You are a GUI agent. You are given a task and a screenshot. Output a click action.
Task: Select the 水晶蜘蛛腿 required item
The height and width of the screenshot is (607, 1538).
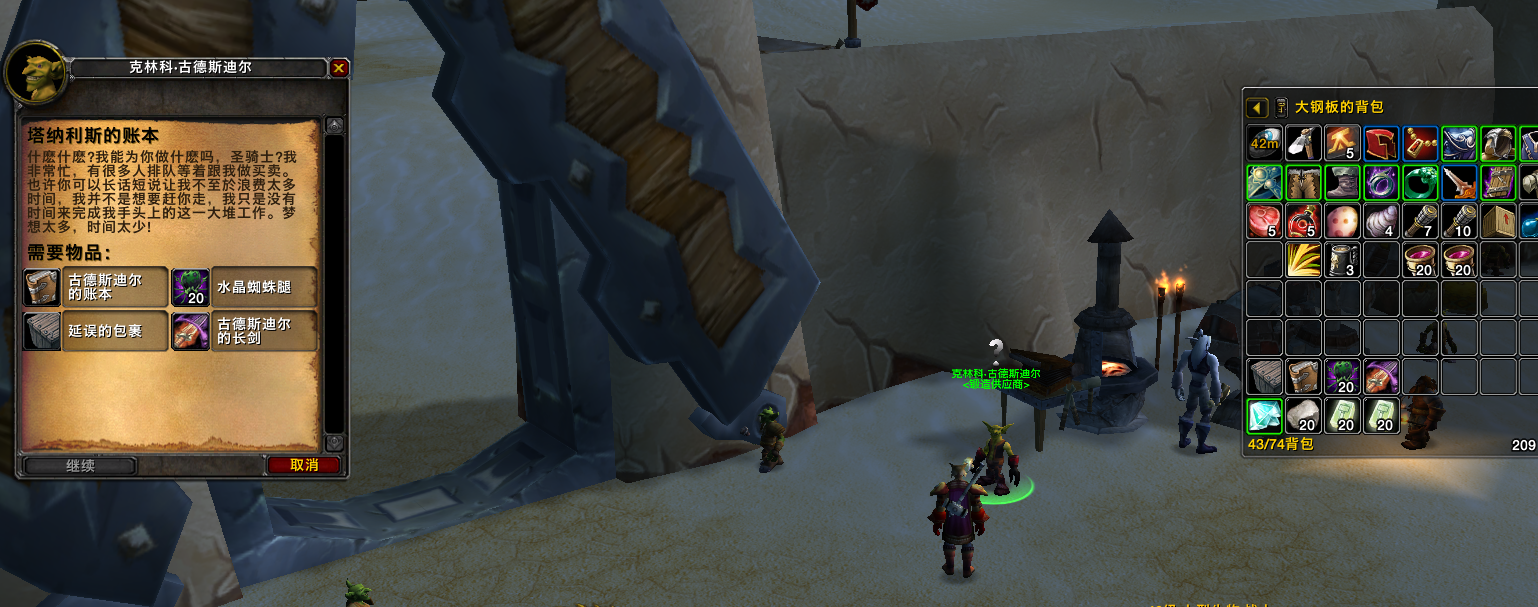point(244,287)
